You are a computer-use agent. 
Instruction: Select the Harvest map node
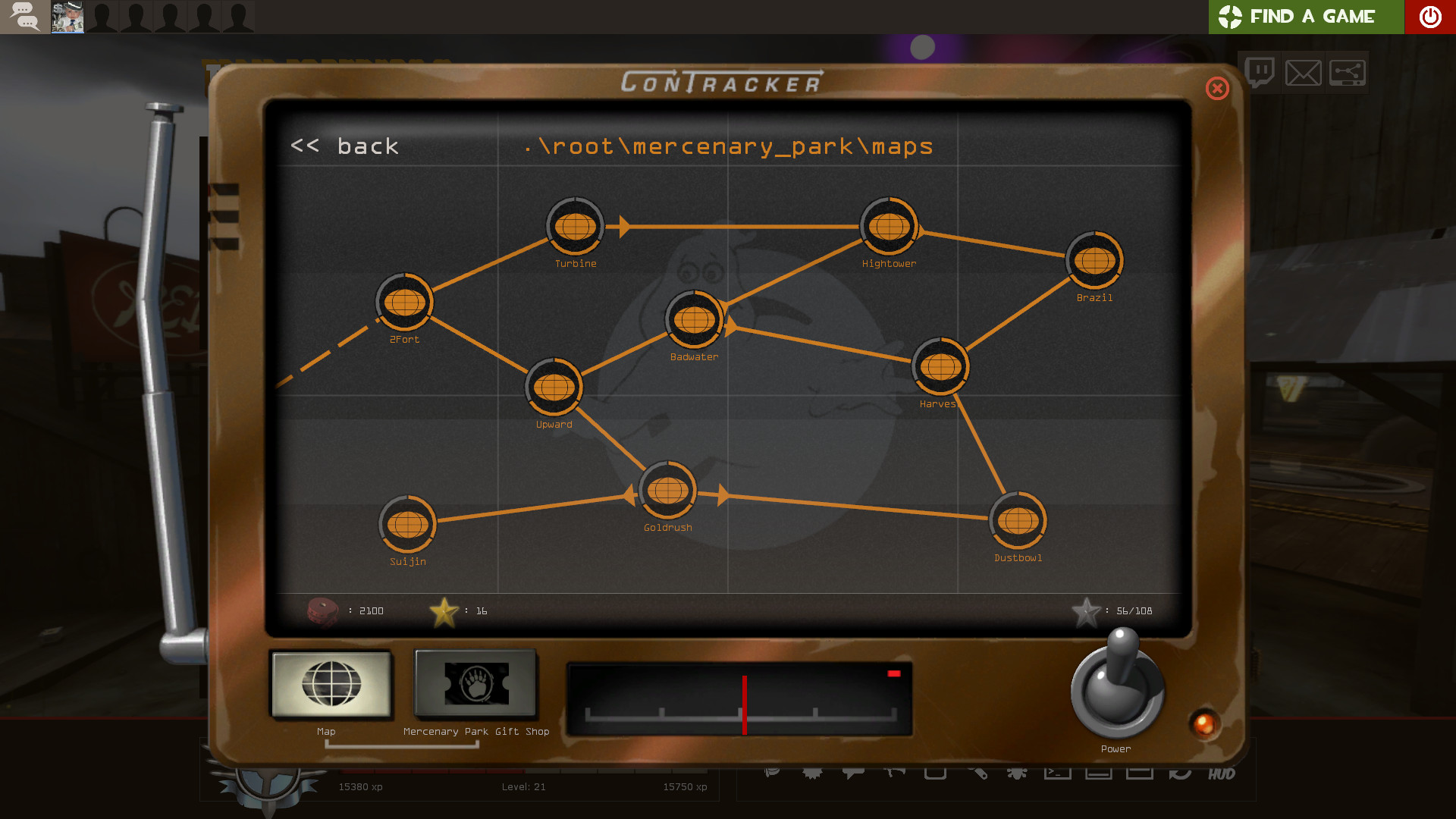[x=940, y=366]
